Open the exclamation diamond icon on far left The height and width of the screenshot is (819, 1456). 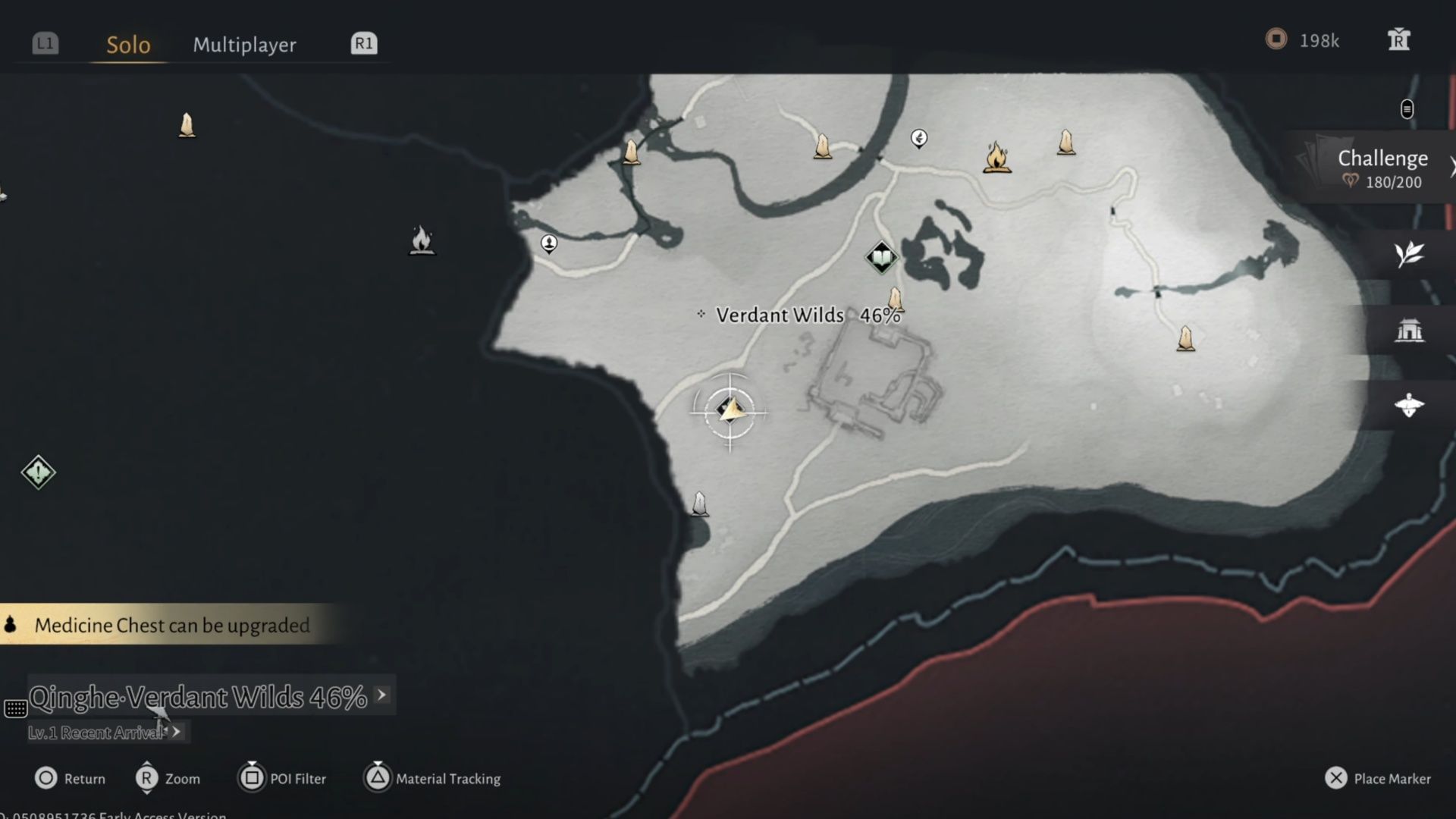(x=38, y=472)
